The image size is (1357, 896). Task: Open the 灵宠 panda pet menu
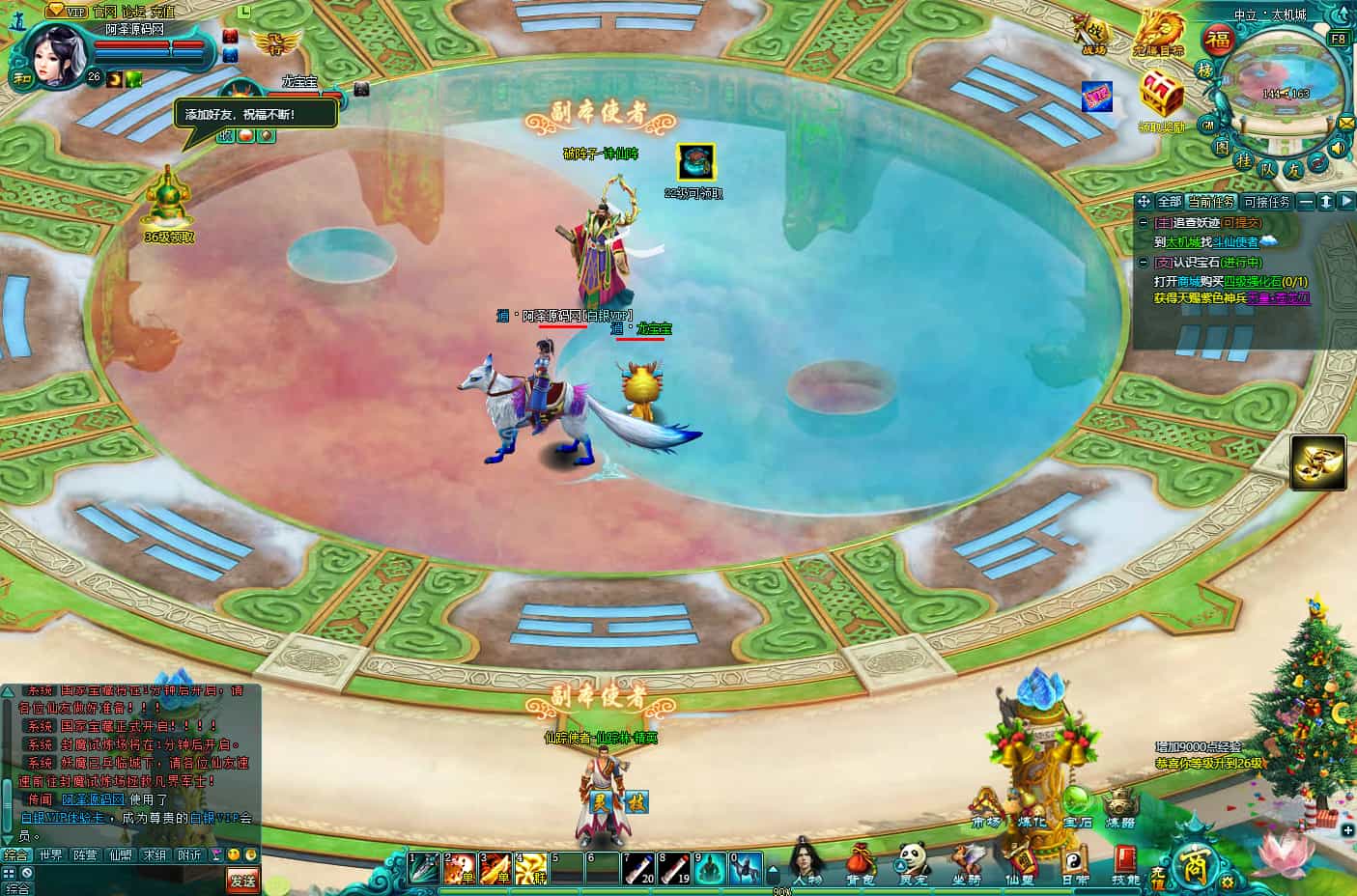point(913,861)
